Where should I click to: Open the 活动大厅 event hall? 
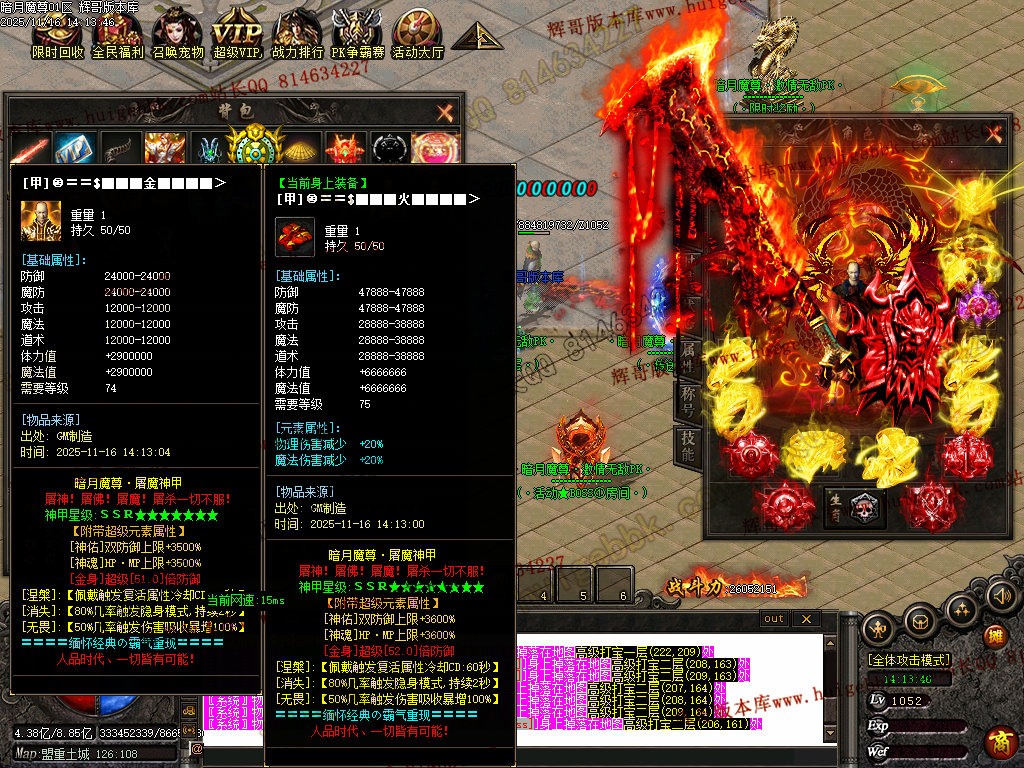coord(417,32)
